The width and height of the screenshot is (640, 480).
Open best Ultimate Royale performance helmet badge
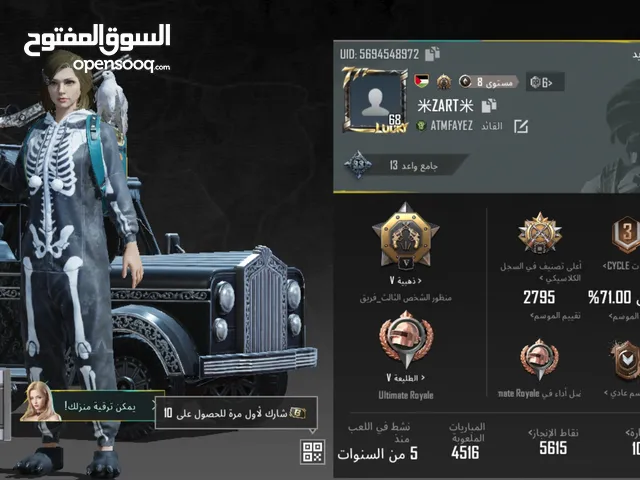point(539,358)
